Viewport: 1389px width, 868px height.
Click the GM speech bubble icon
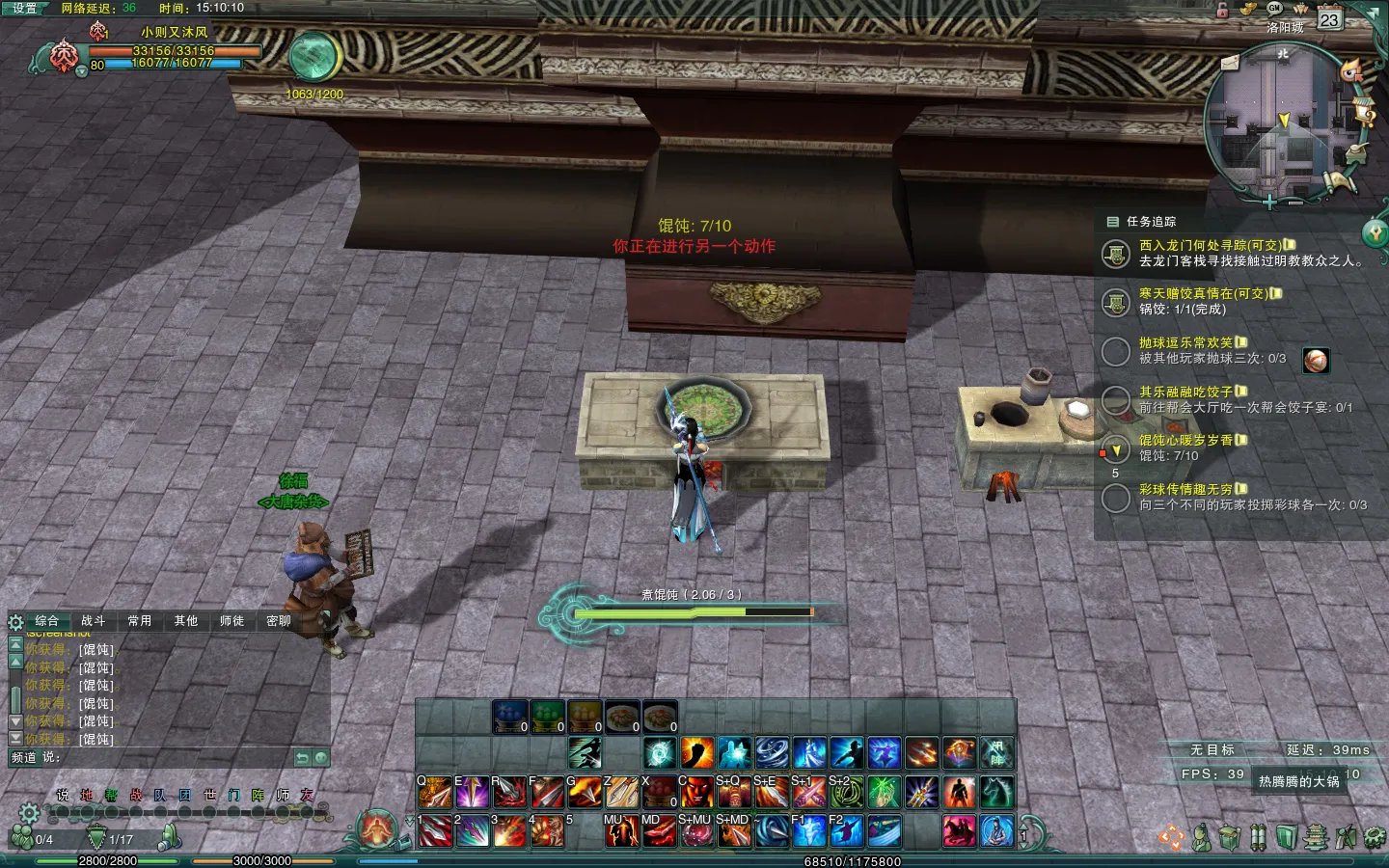1274,8
